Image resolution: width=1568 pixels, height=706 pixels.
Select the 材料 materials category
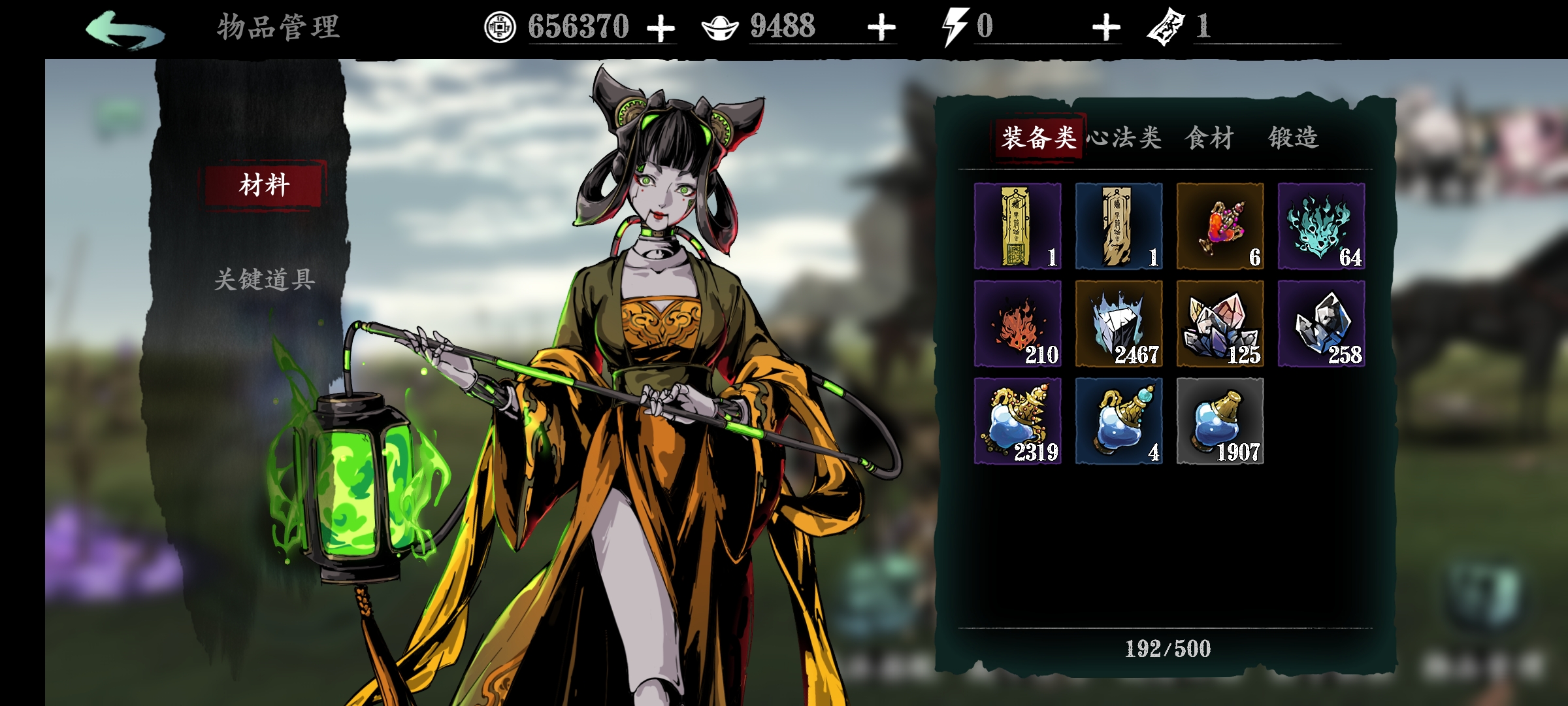264,186
